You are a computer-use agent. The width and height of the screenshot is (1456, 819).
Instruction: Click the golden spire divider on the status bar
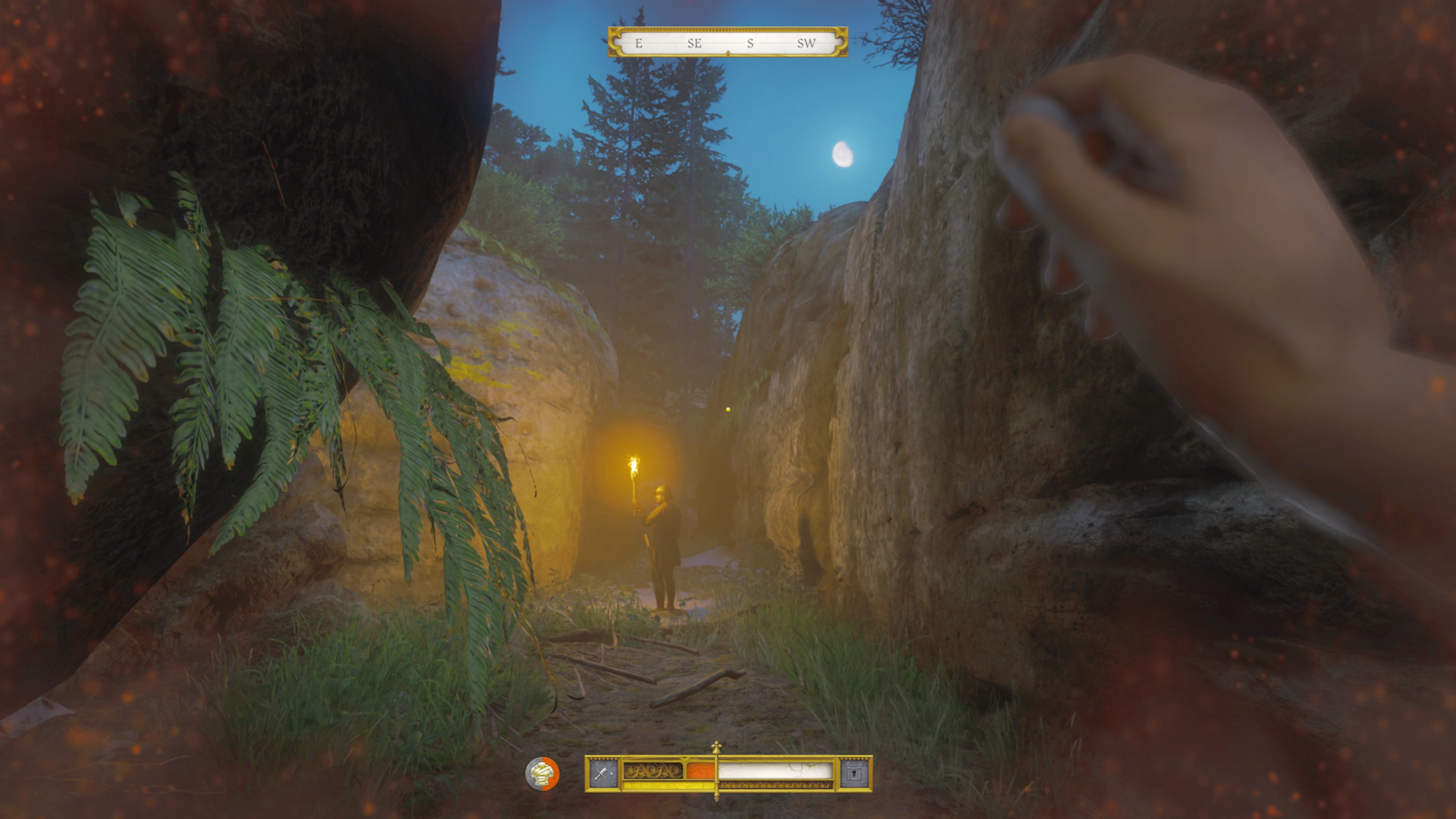716,773
